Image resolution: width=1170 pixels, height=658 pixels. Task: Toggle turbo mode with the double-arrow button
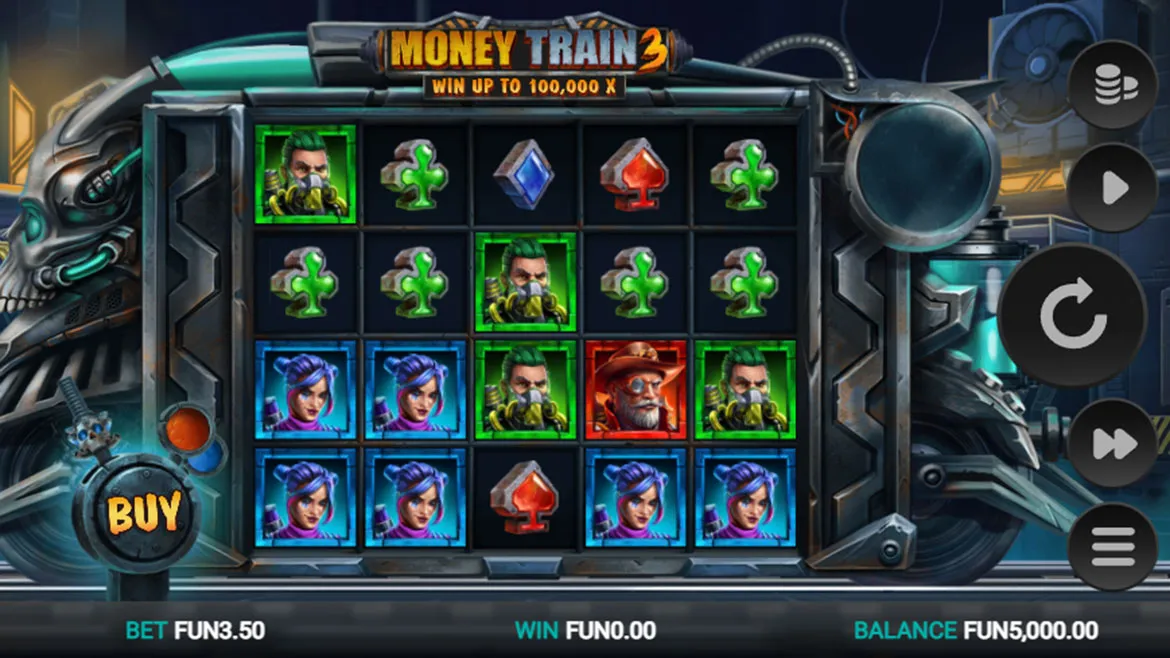pos(1112,443)
